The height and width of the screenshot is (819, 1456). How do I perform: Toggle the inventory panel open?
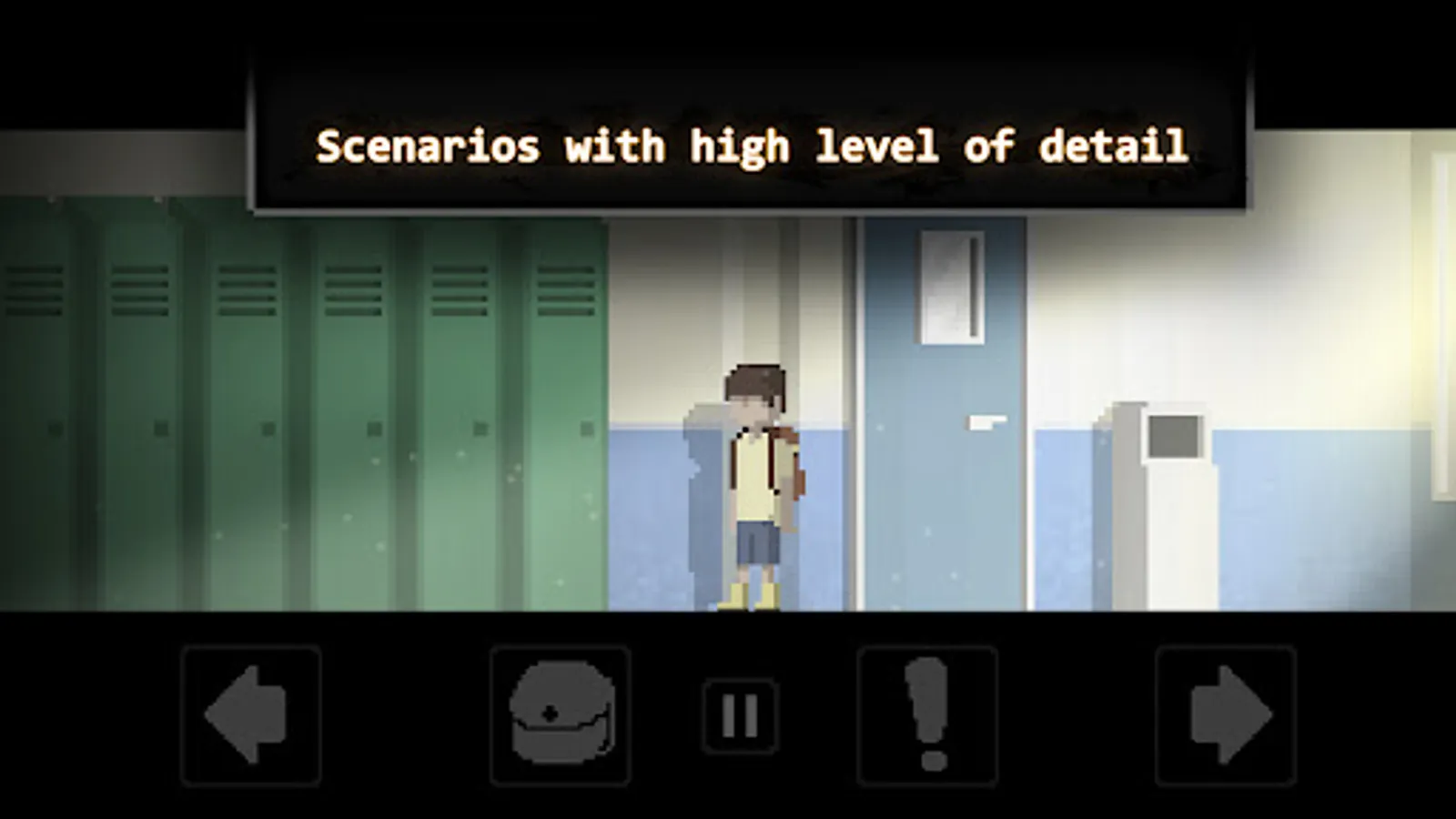coord(558,714)
